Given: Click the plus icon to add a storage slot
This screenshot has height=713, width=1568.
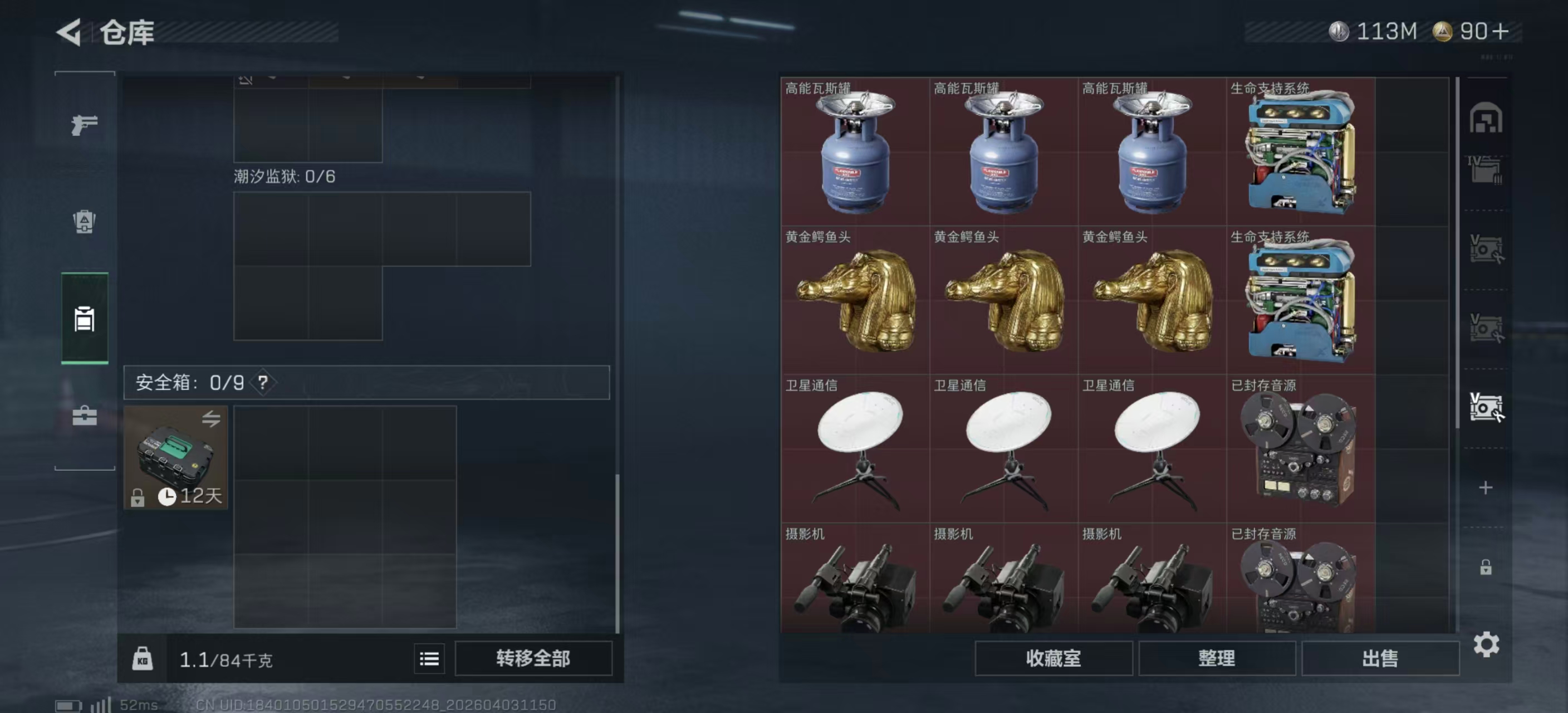Looking at the screenshot, I should pyautogui.click(x=1485, y=487).
